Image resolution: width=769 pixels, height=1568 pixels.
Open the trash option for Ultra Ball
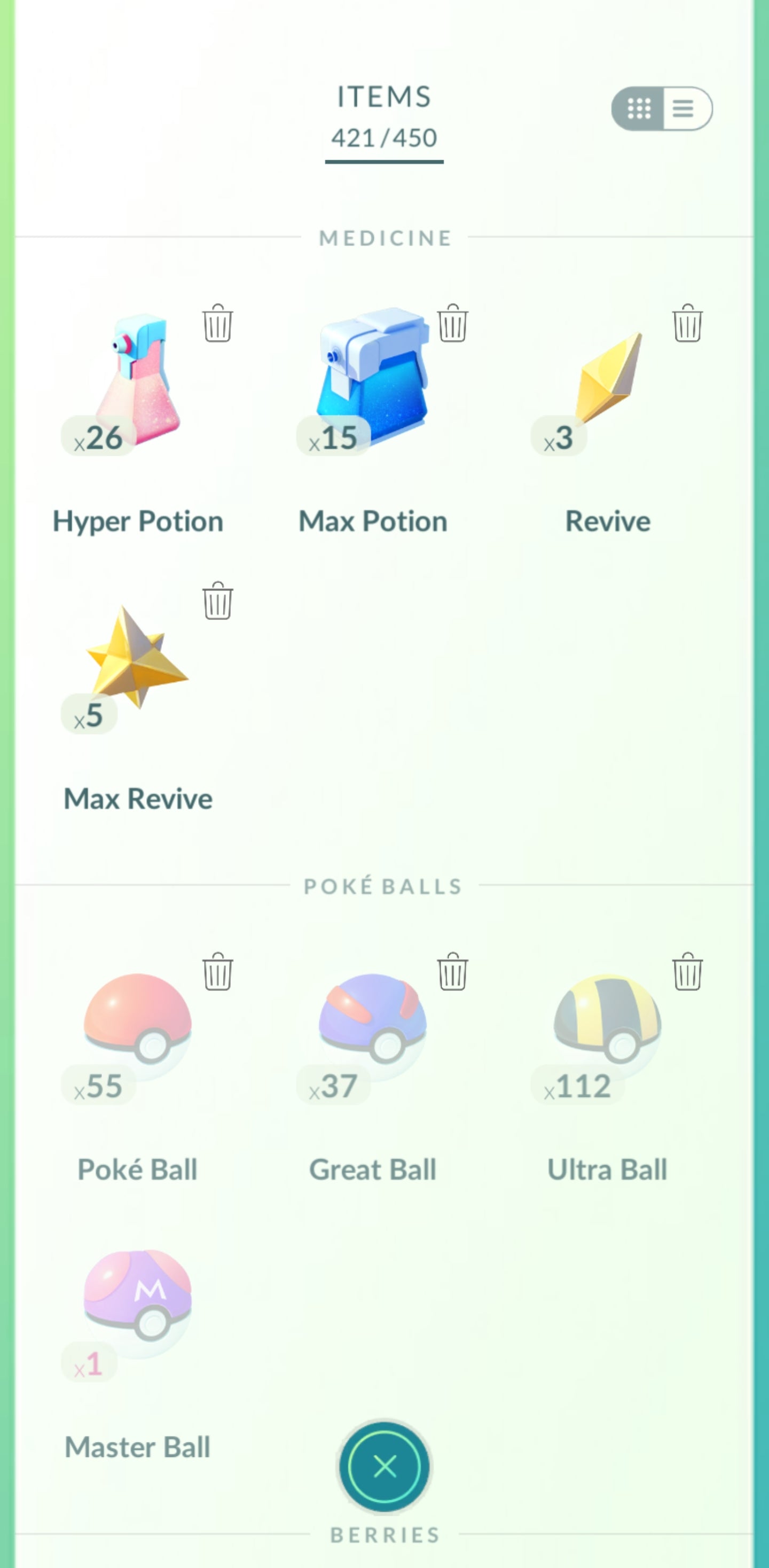click(x=686, y=973)
